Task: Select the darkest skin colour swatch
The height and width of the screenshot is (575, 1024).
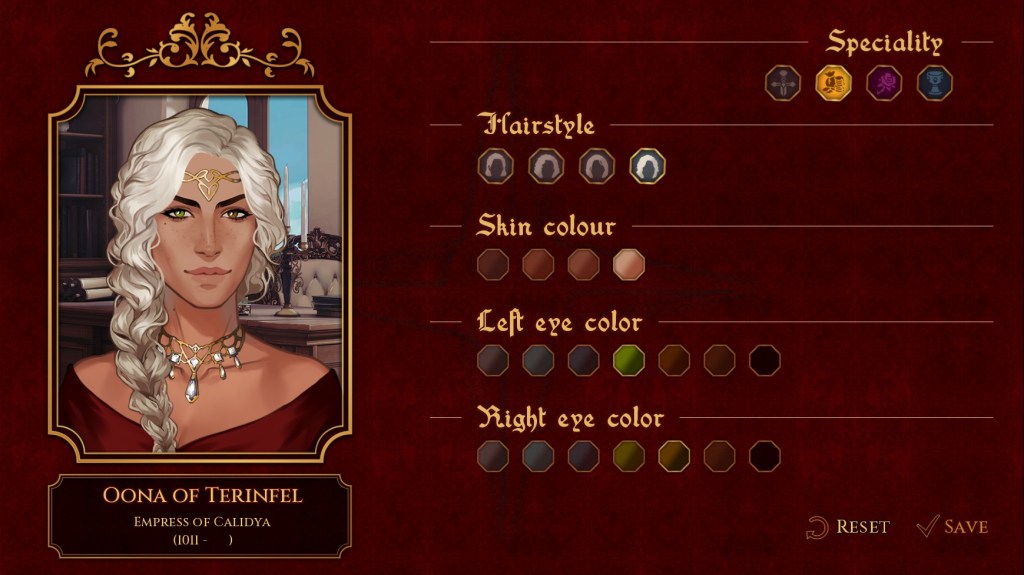Action: tap(493, 265)
